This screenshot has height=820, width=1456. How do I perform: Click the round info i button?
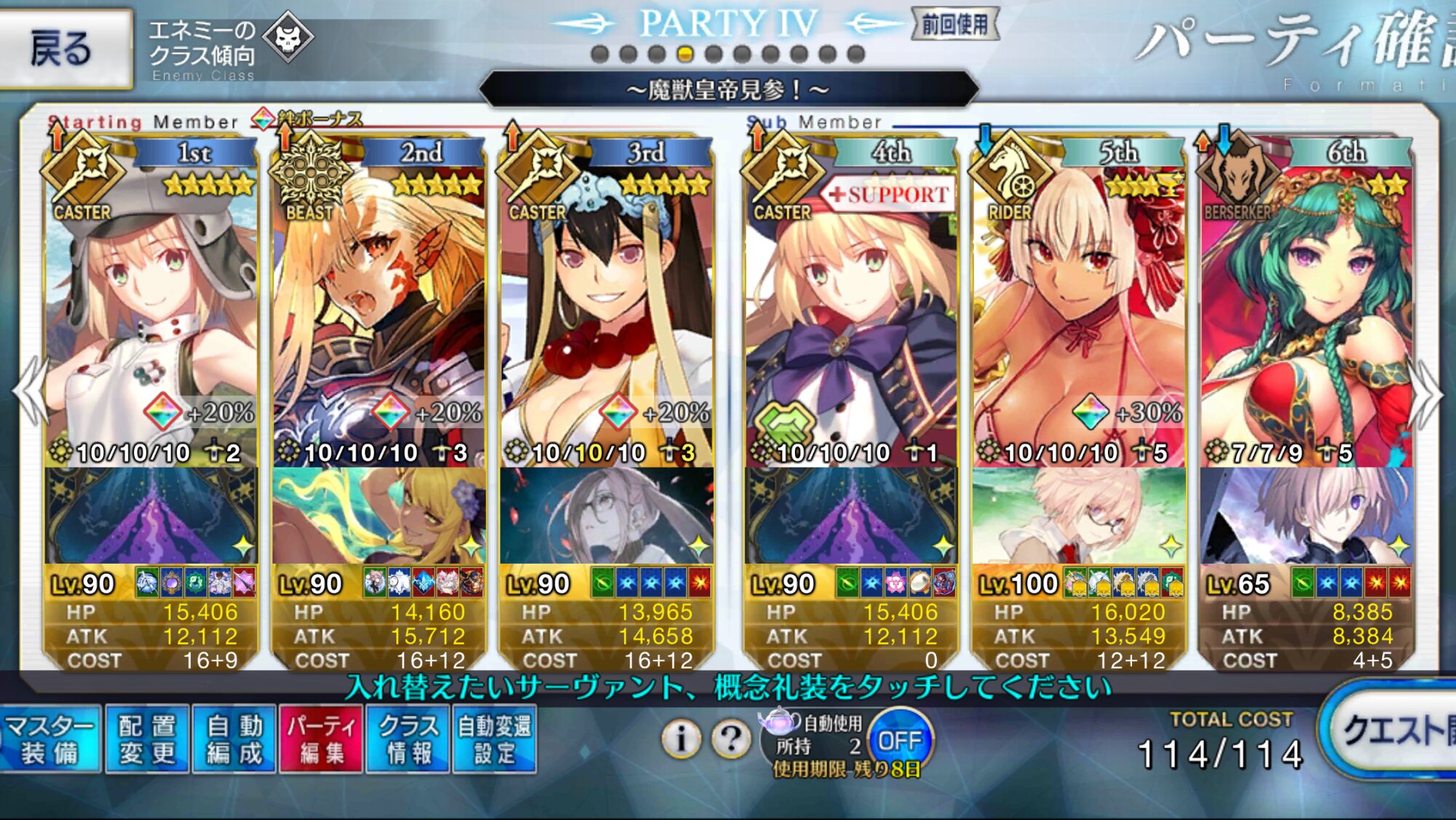[681, 738]
